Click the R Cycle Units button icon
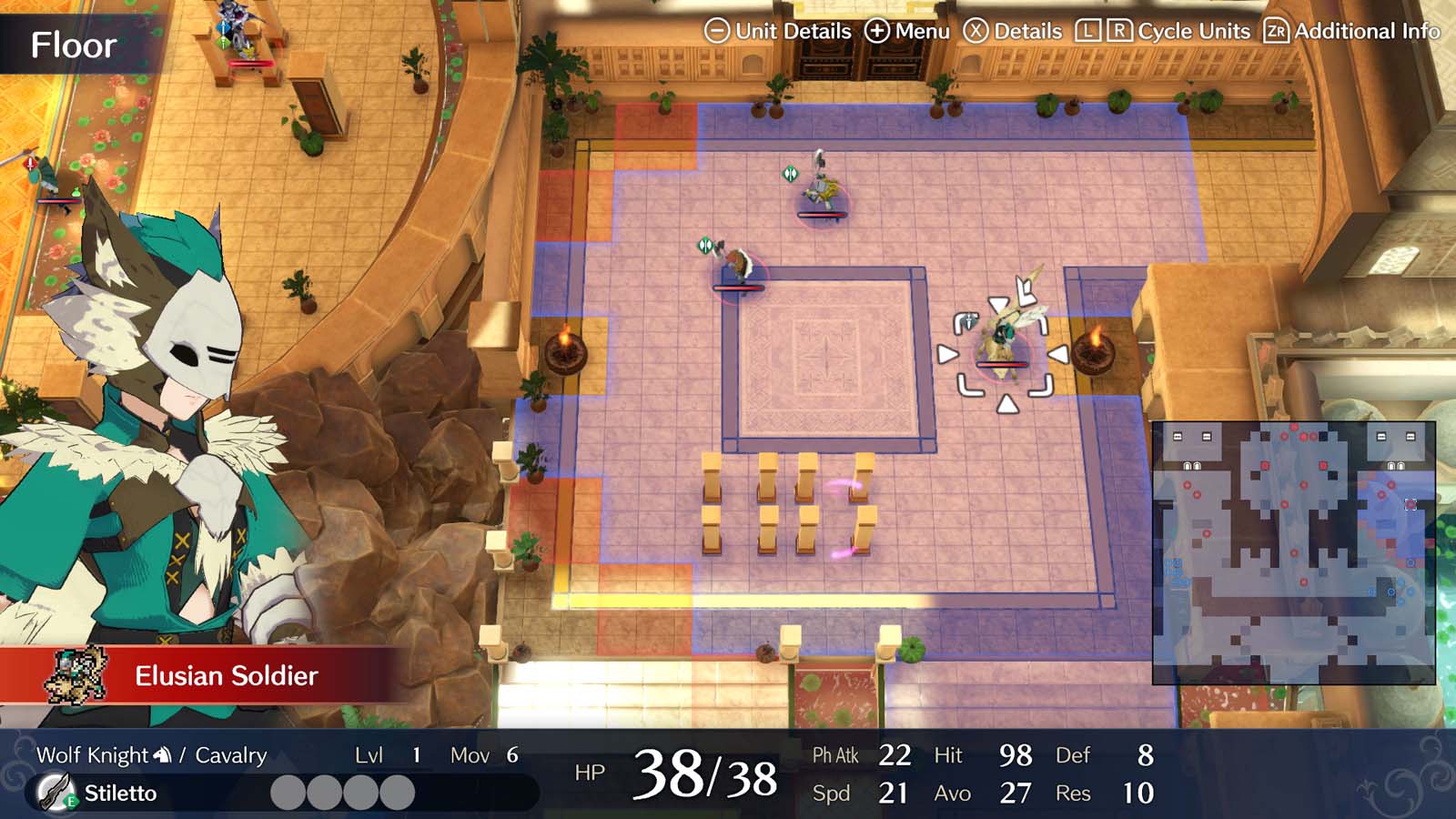Viewport: 1456px width, 819px height. point(1118,30)
